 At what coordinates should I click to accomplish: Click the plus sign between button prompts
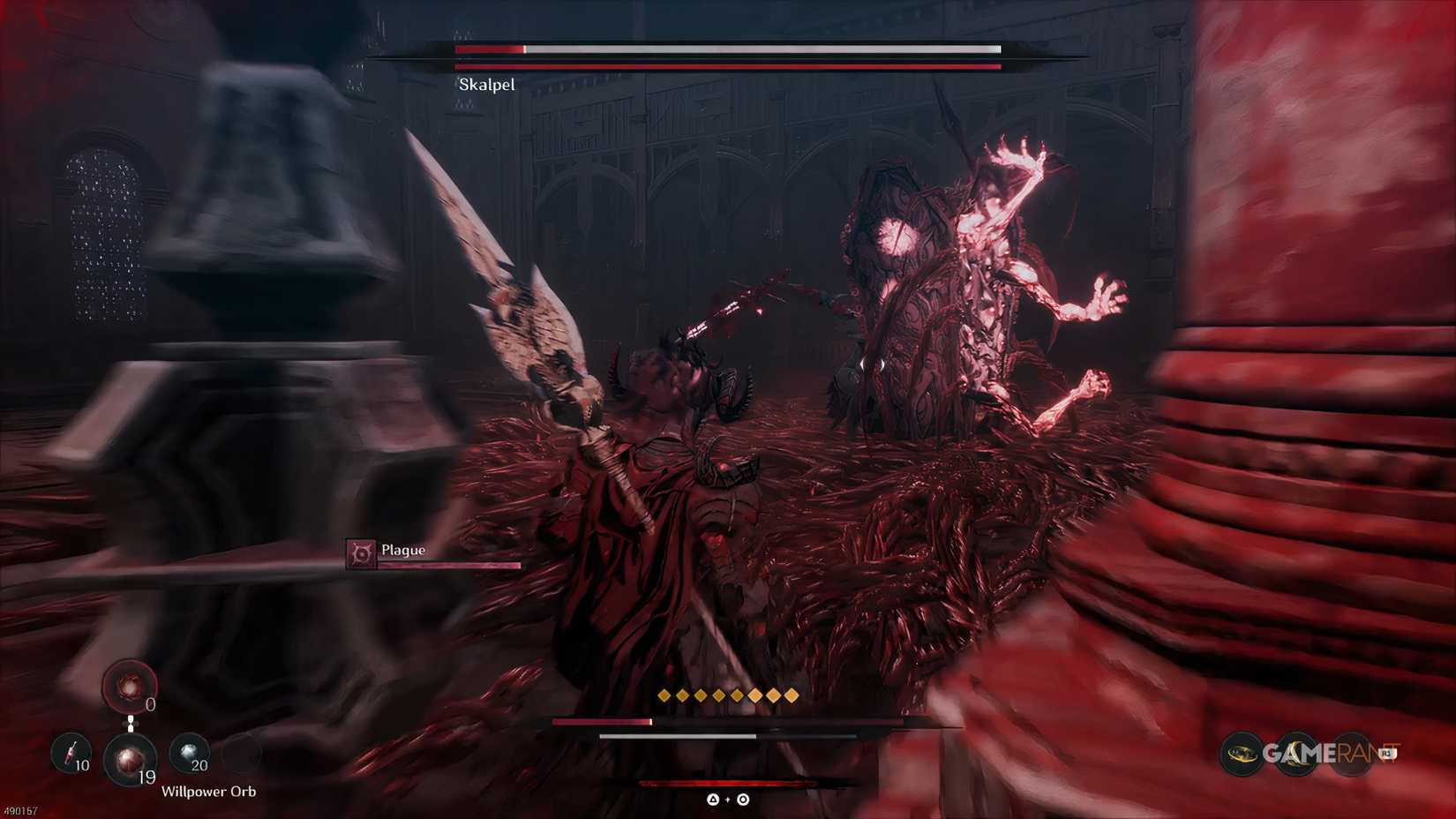pyautogui.click(x=728, y=800)
